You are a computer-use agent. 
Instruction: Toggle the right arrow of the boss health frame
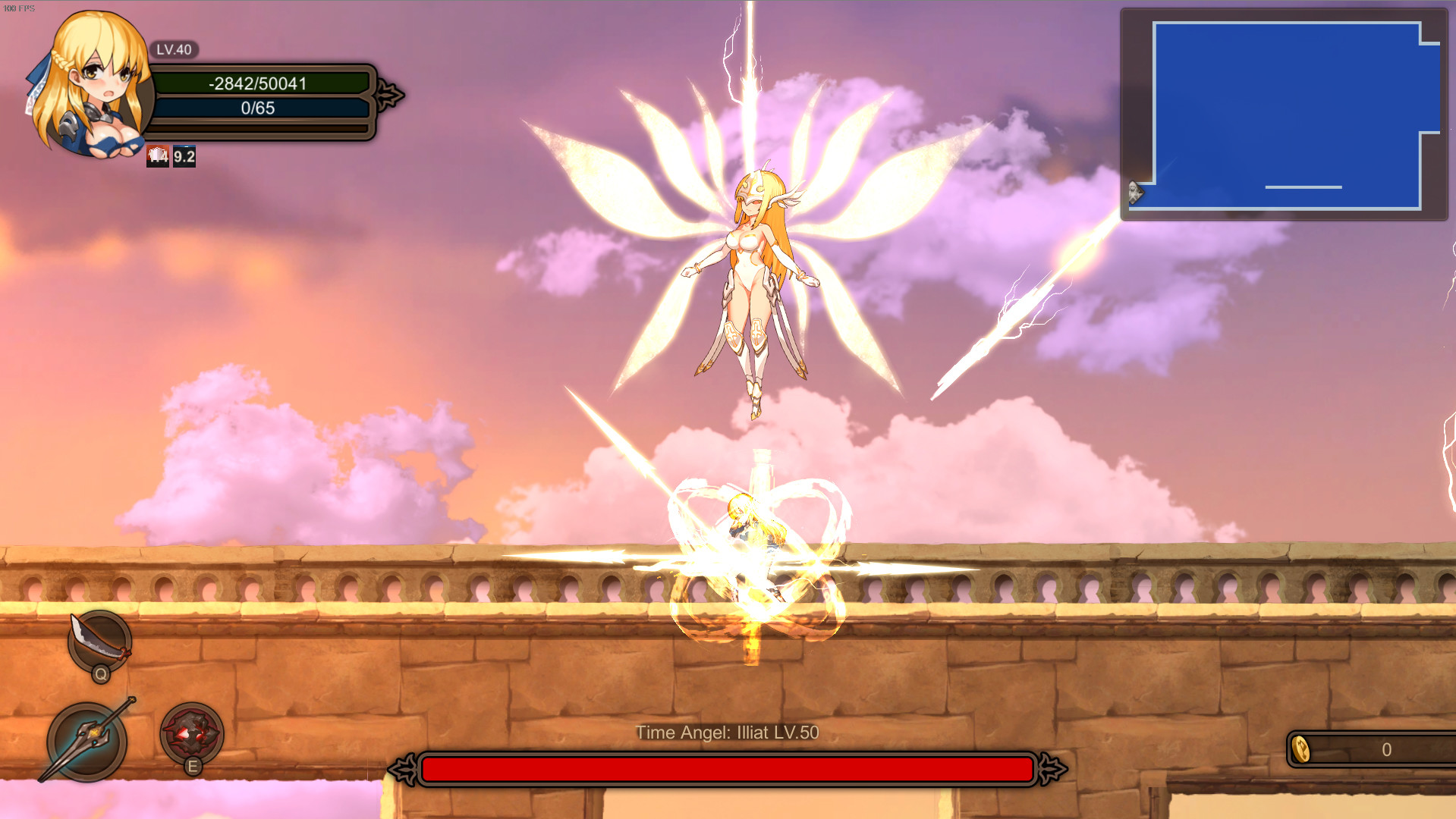(1051, 770)
